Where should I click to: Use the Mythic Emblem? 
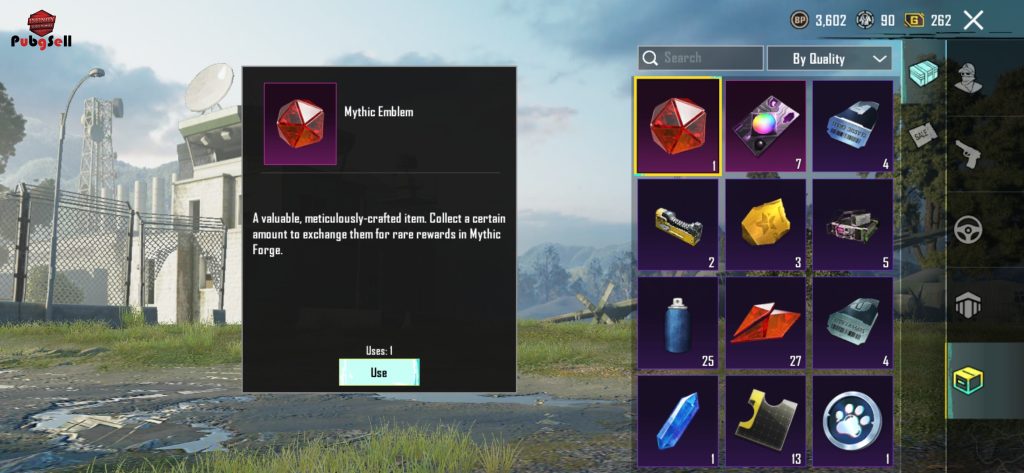tap(379, 372)
